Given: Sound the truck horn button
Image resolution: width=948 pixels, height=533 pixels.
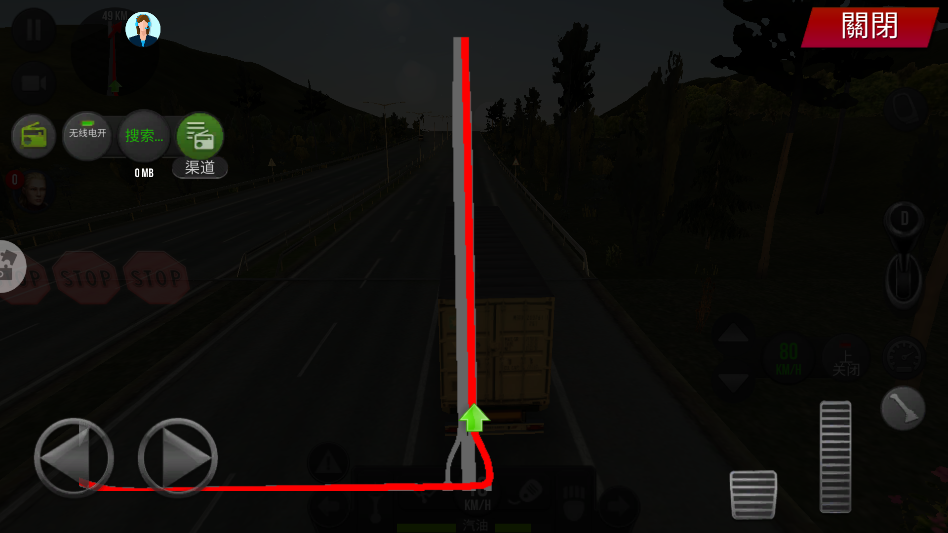Looking at the screenshot, I should (902, 408).
